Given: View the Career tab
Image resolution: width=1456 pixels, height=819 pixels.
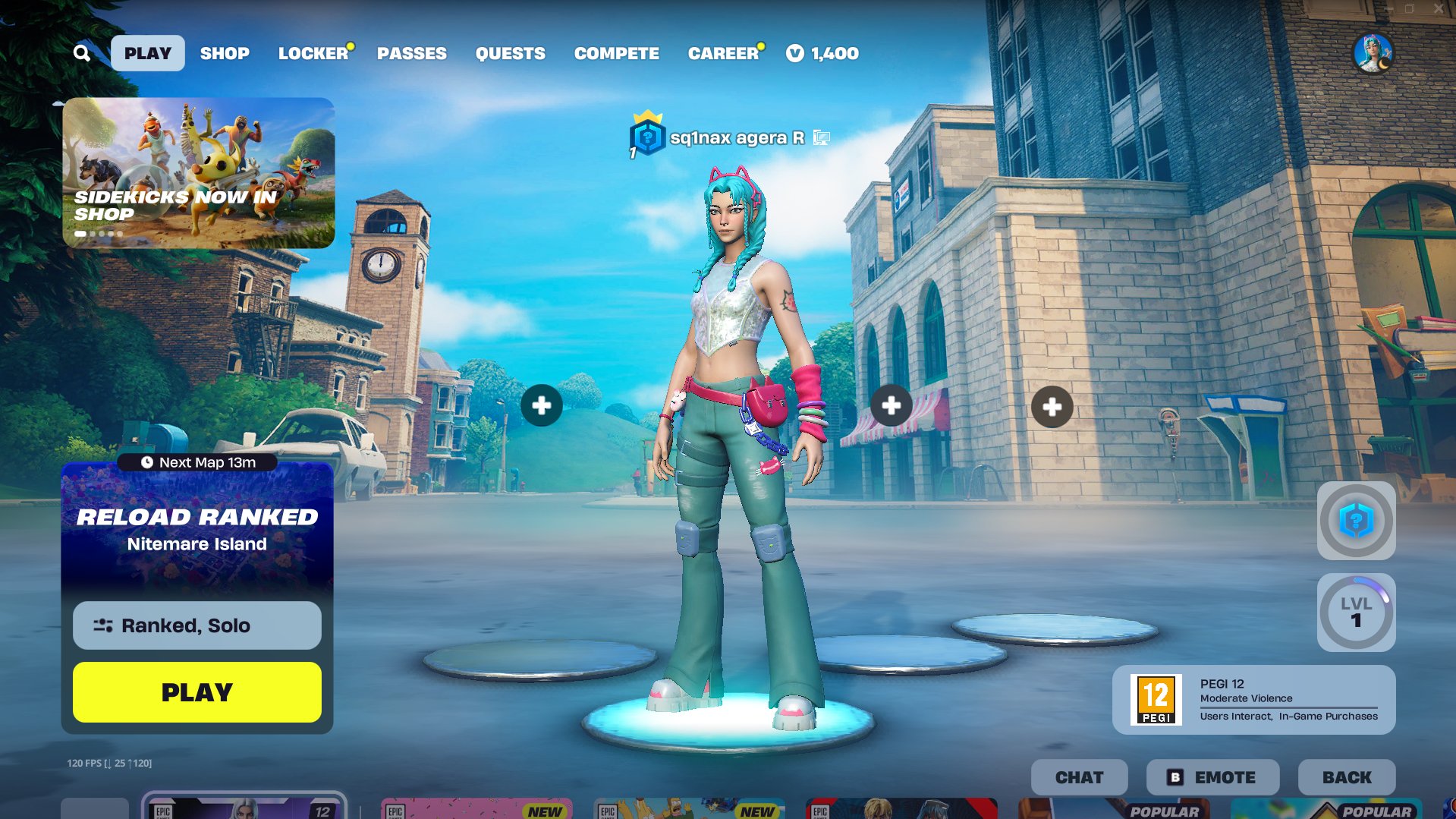Looking at the screenshot, I should tap(723, 53).
